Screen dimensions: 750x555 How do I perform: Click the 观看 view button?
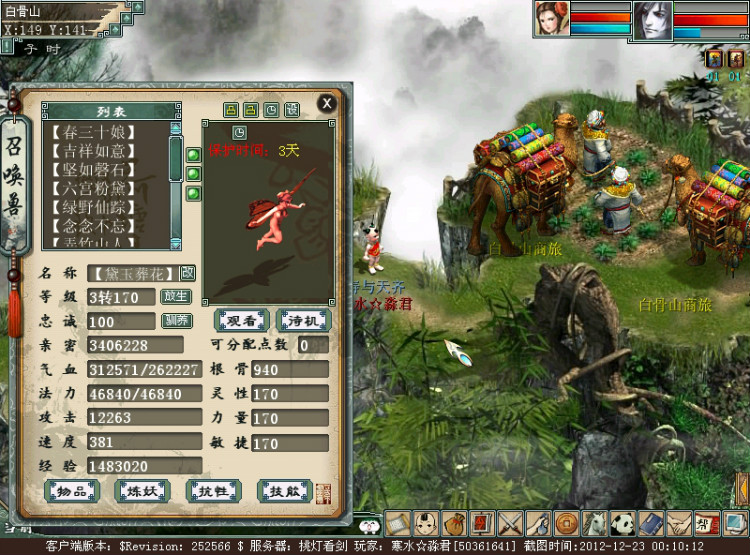click(242, 321)
